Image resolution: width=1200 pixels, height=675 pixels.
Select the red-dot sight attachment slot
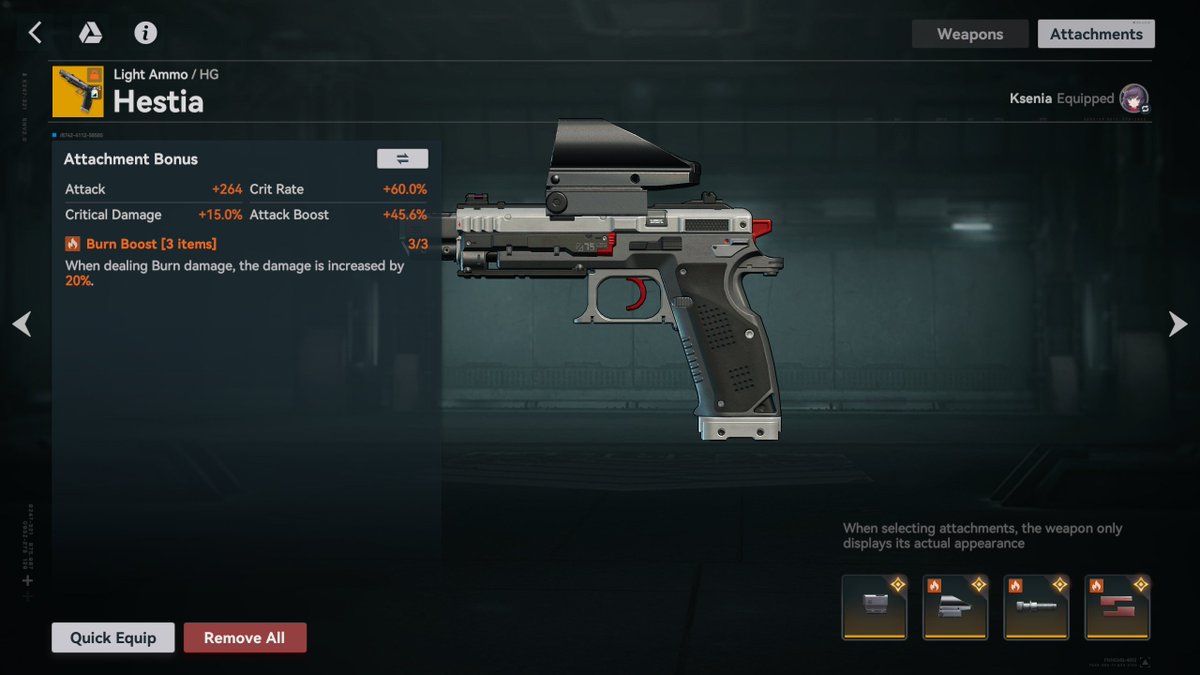click(x=956, y=607)
